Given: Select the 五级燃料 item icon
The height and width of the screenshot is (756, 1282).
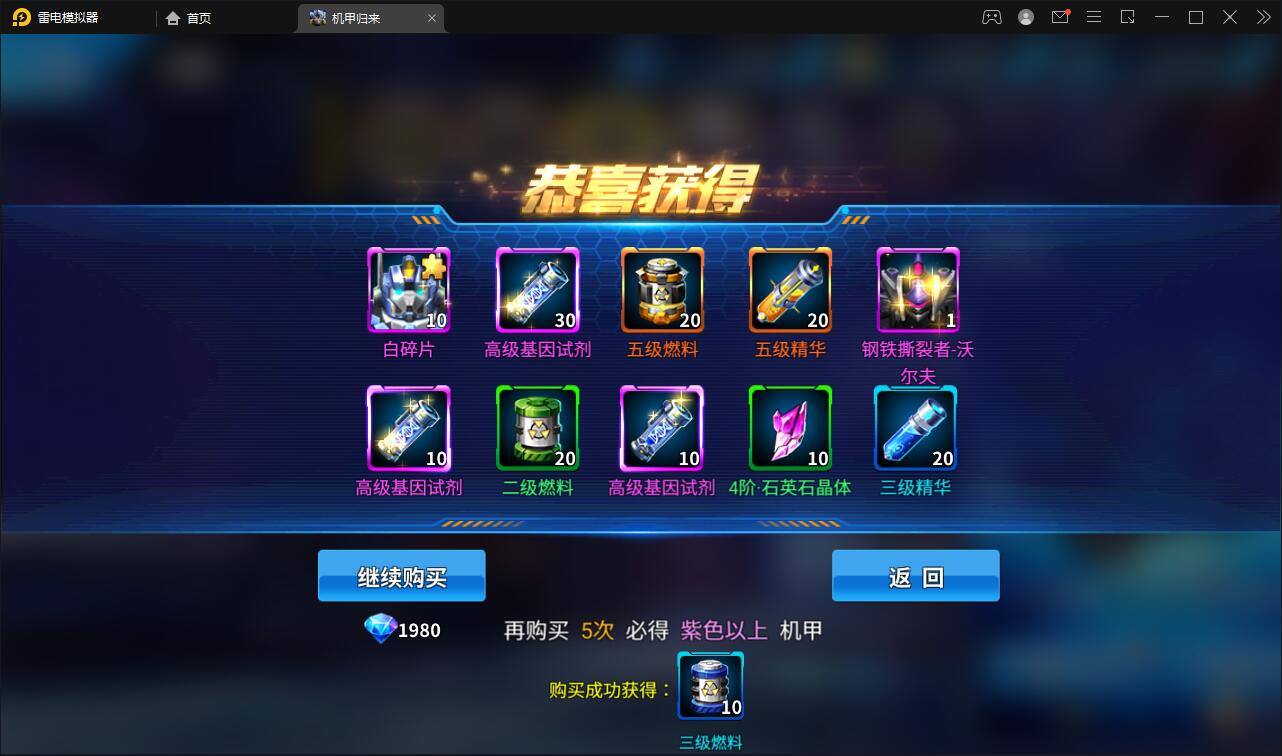Looking at the screenshot, I should [x=662, y=291].
